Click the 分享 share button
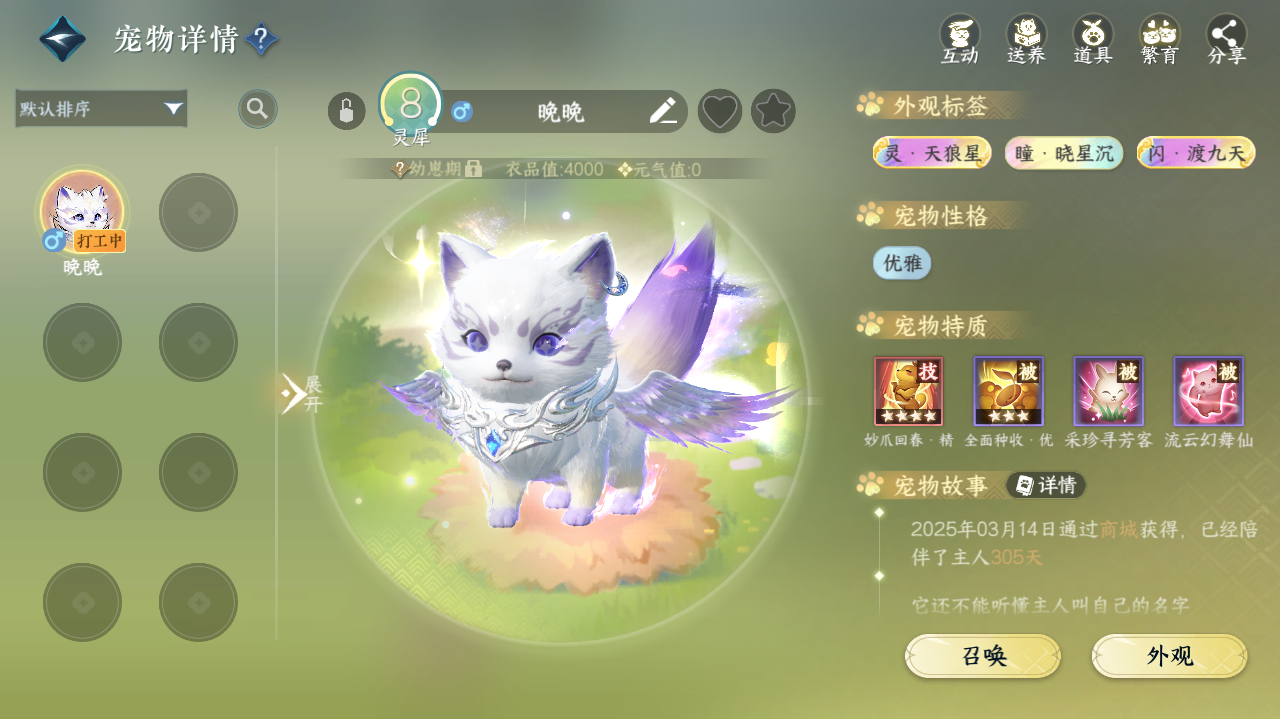Image resolution: width=1280 pixels, height=719 pixels. click(x=1227, y=40)
